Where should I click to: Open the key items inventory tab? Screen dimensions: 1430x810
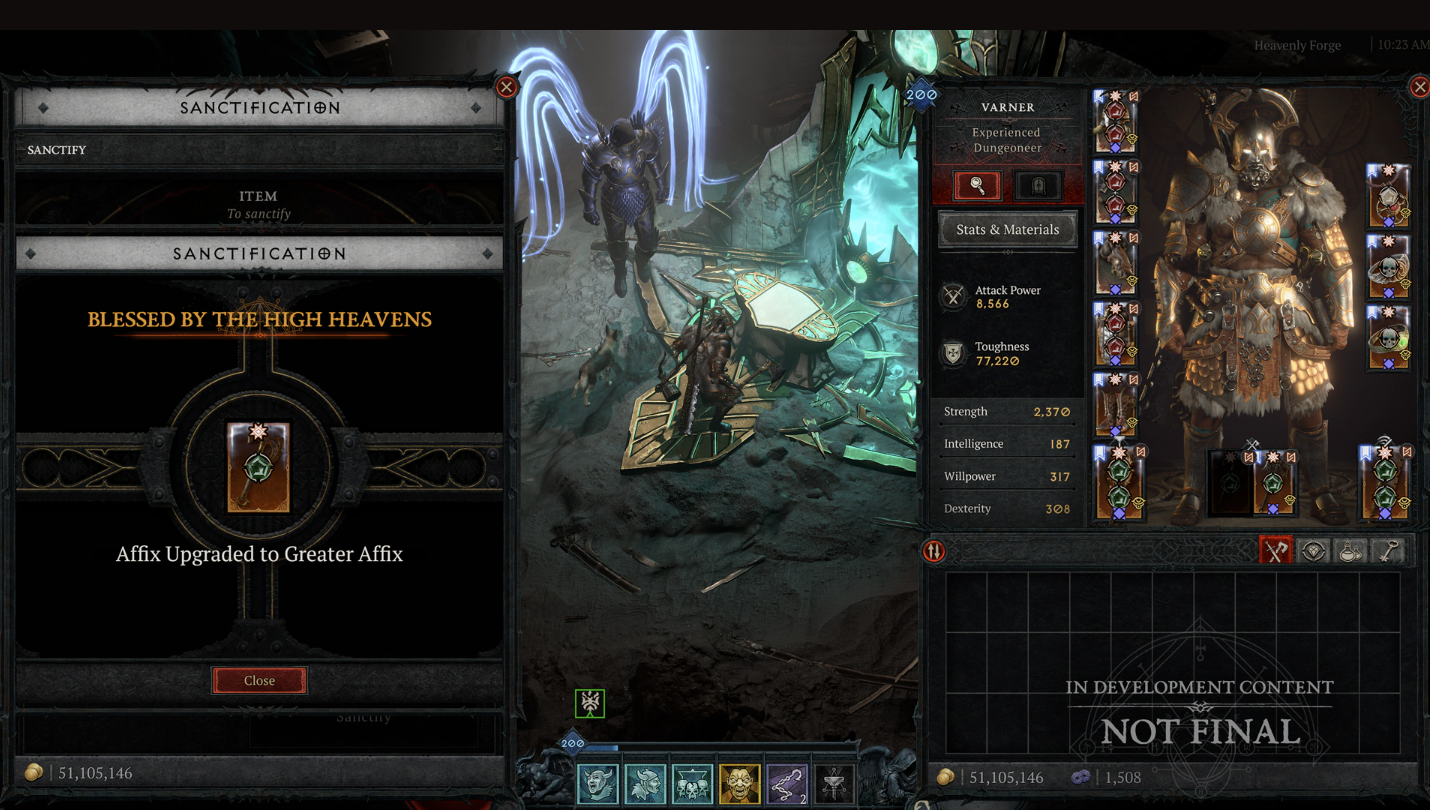pyautogui.click(x=1388, y=551)
